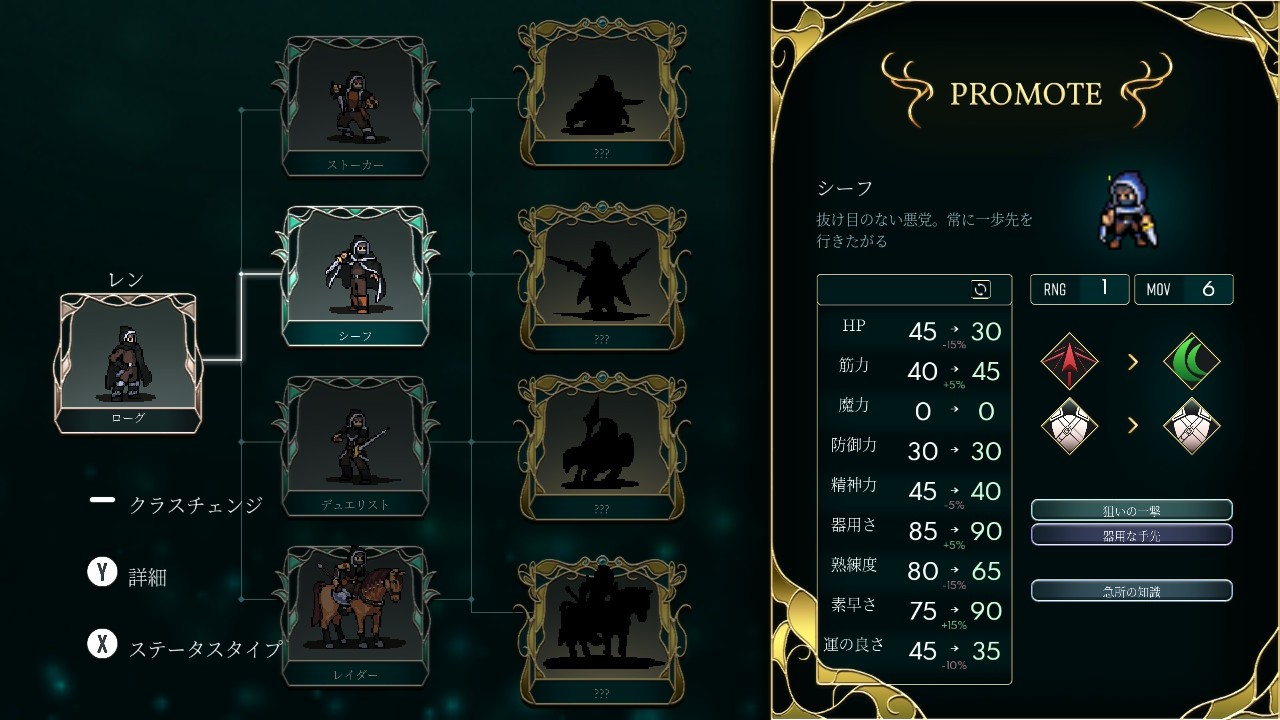Select the ストーカー class tile
This screenshot has height=720, width=1280.
pyautogui.click(x=355, y=105)
